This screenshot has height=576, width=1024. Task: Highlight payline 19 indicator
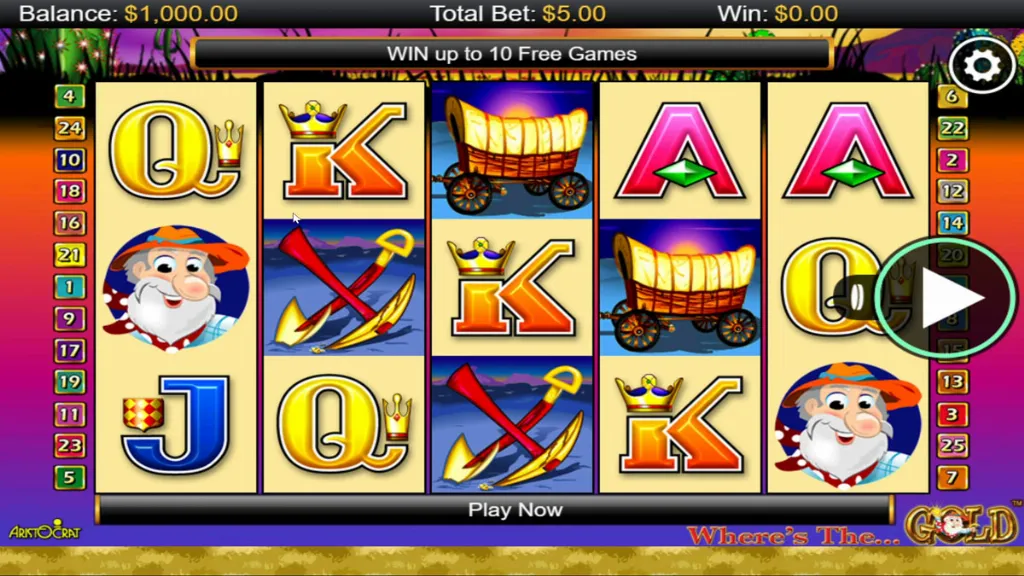pyautogui.click(x=70, y=382)
